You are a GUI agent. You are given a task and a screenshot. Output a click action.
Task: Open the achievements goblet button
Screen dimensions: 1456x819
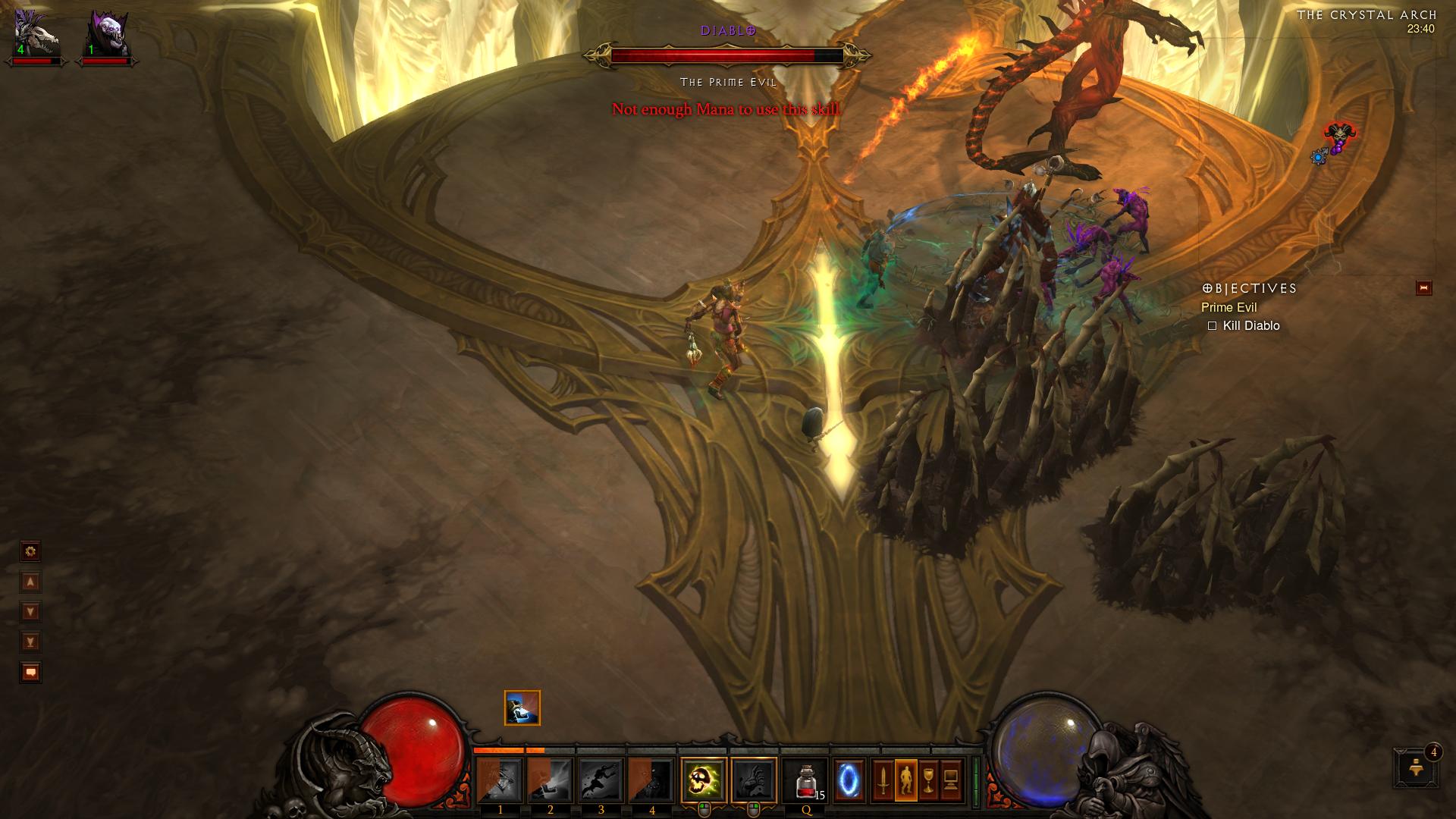click(929, 780)
